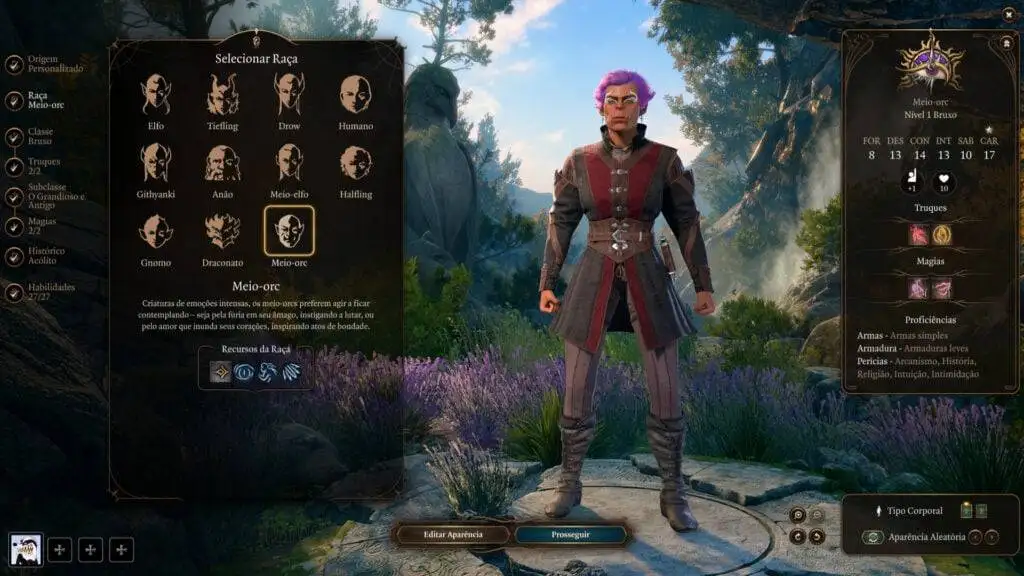1024x576 pixels.
Task: Select the Elfo race
Action: coord(155,95)
